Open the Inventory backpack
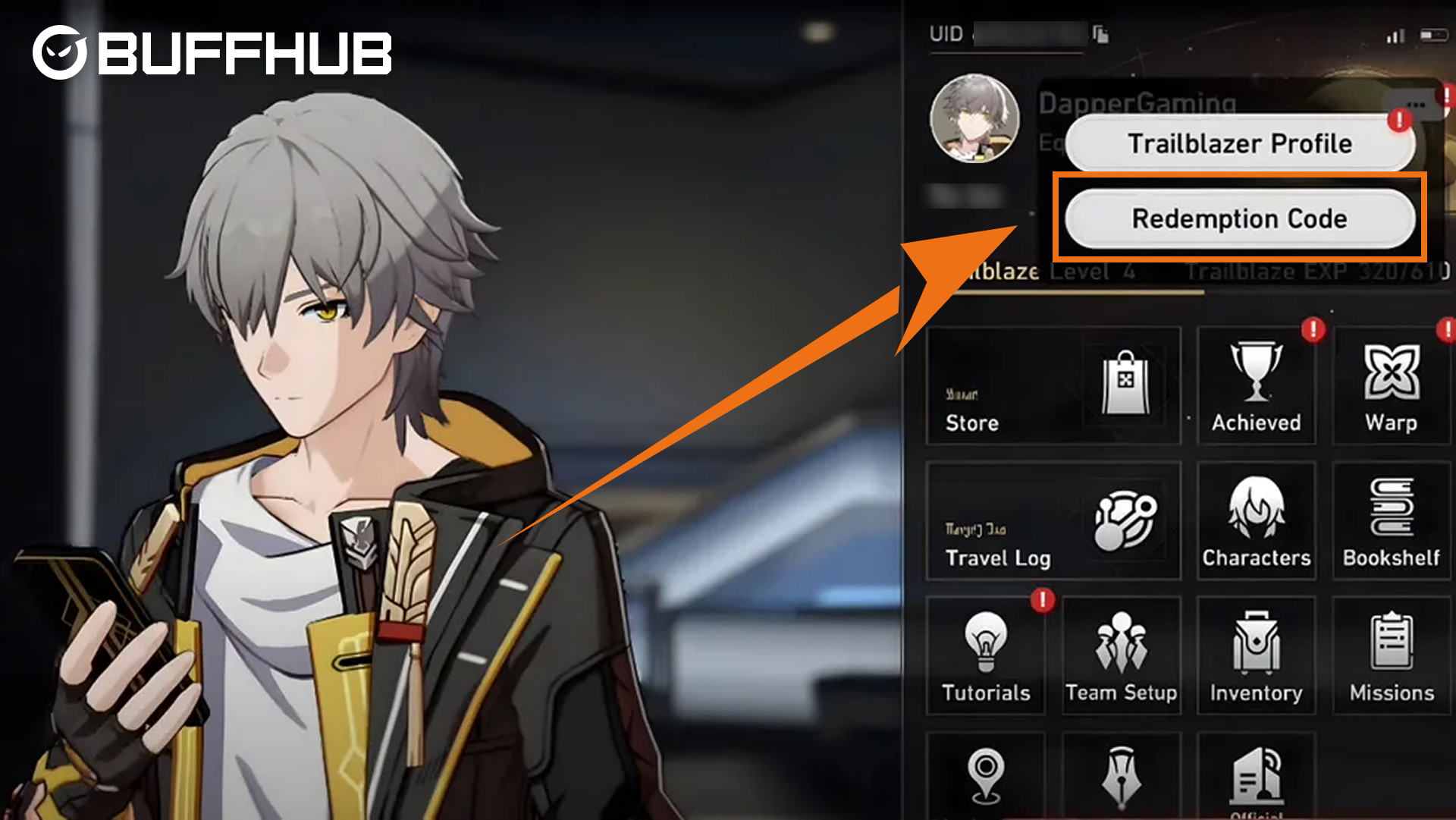The width and height of the screenshot is (1456, 820). click(x=1256, y=656)
